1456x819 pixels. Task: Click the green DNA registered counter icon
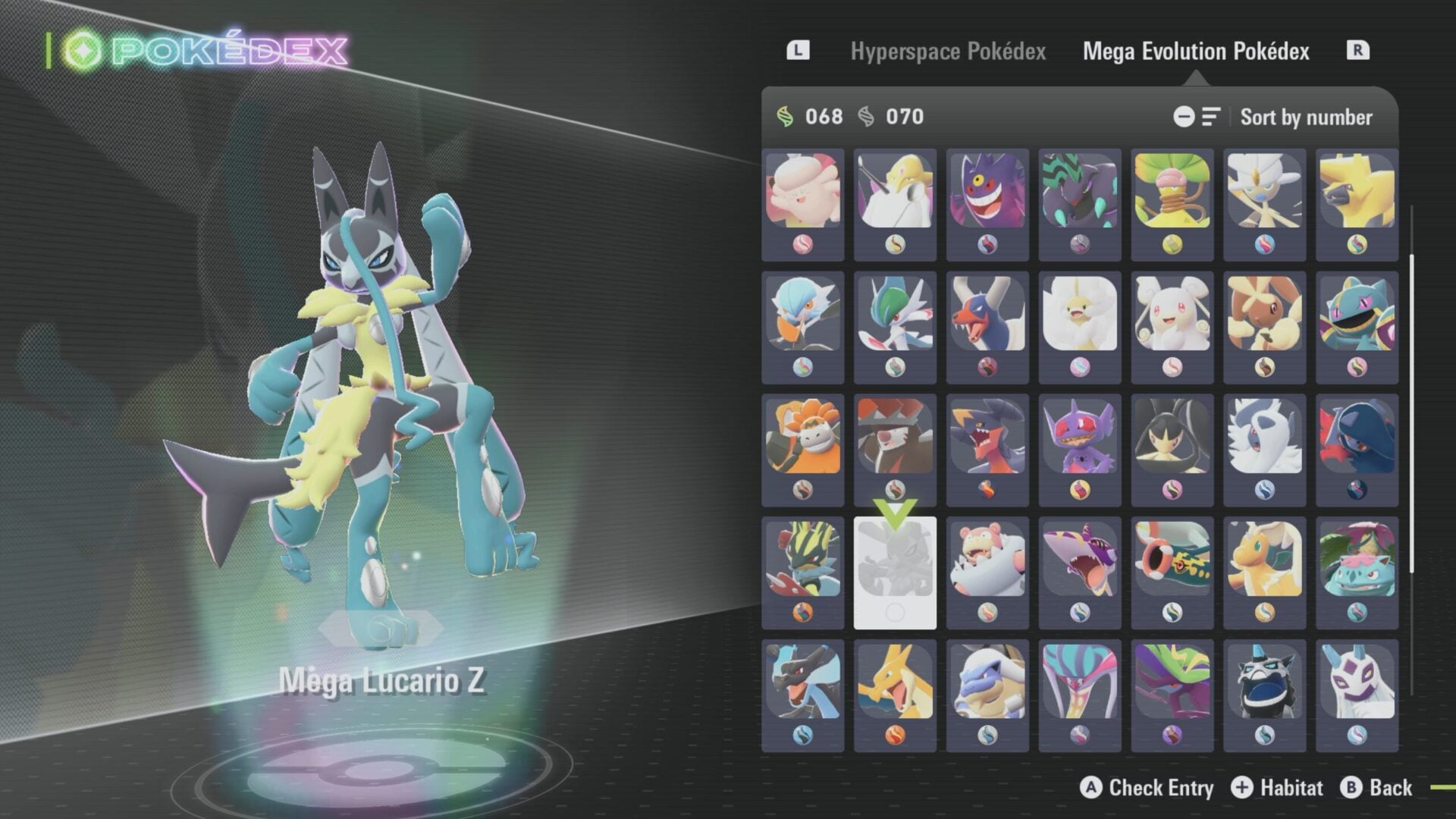point(786,117)
